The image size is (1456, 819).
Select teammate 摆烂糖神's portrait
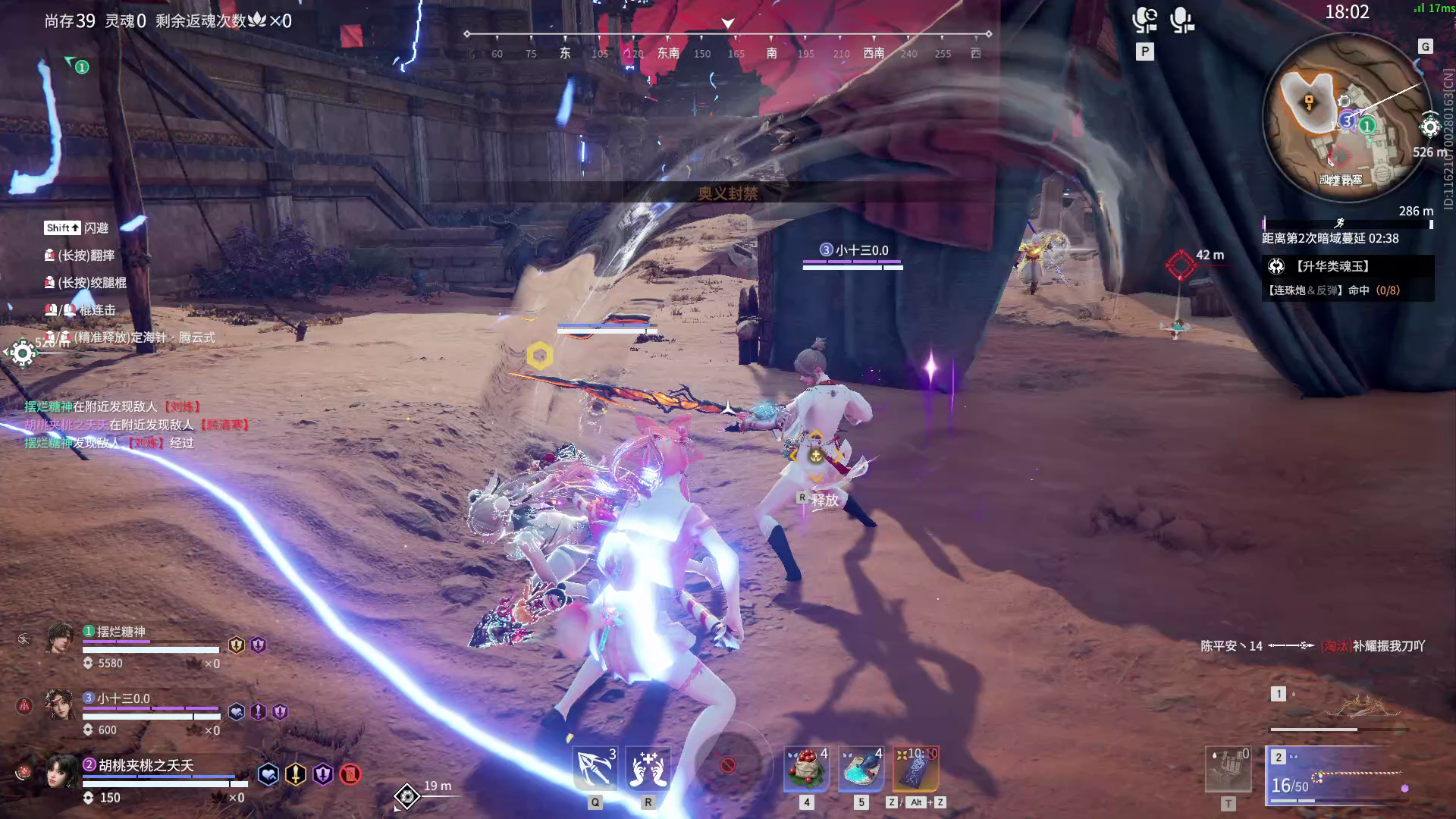pos(60,638)
